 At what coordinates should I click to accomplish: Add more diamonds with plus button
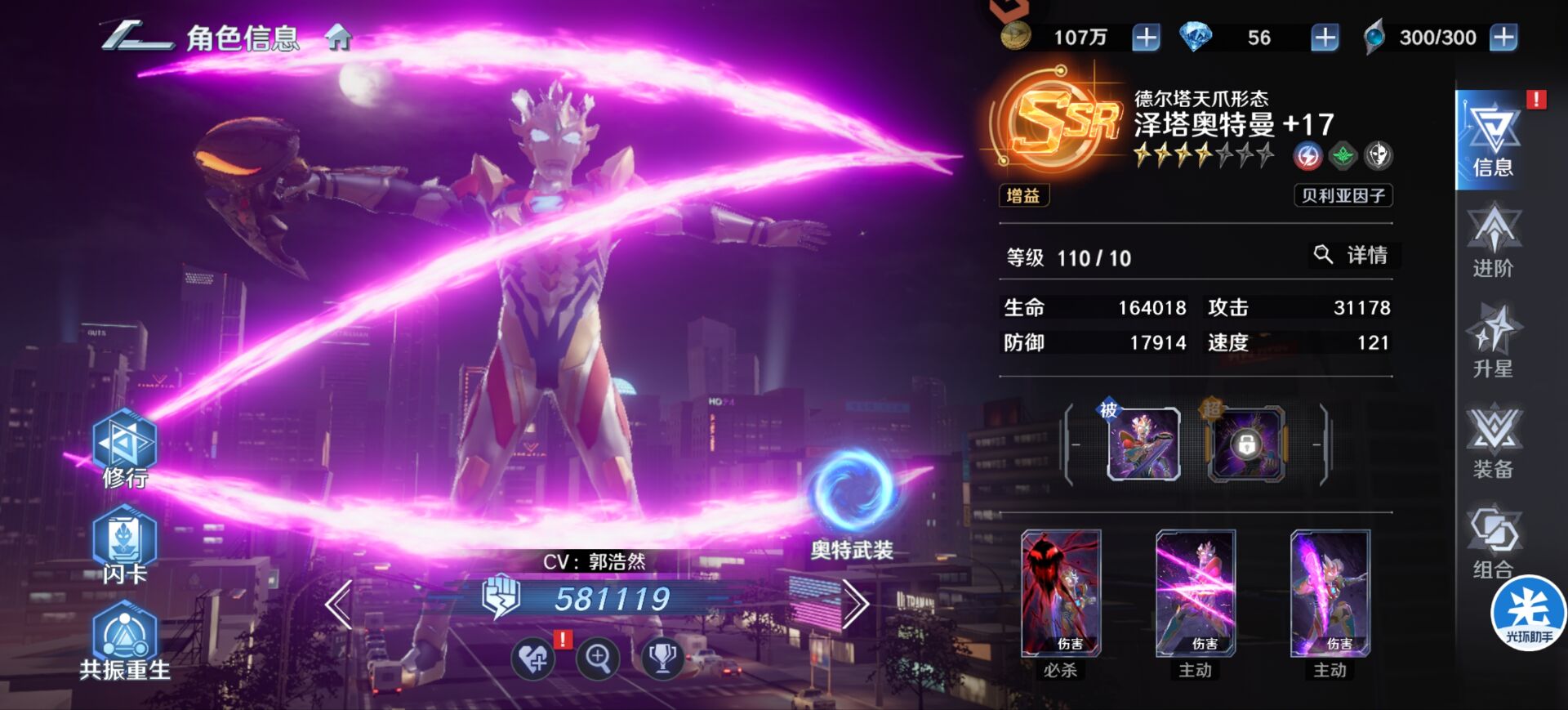(x=1324, y=38)
